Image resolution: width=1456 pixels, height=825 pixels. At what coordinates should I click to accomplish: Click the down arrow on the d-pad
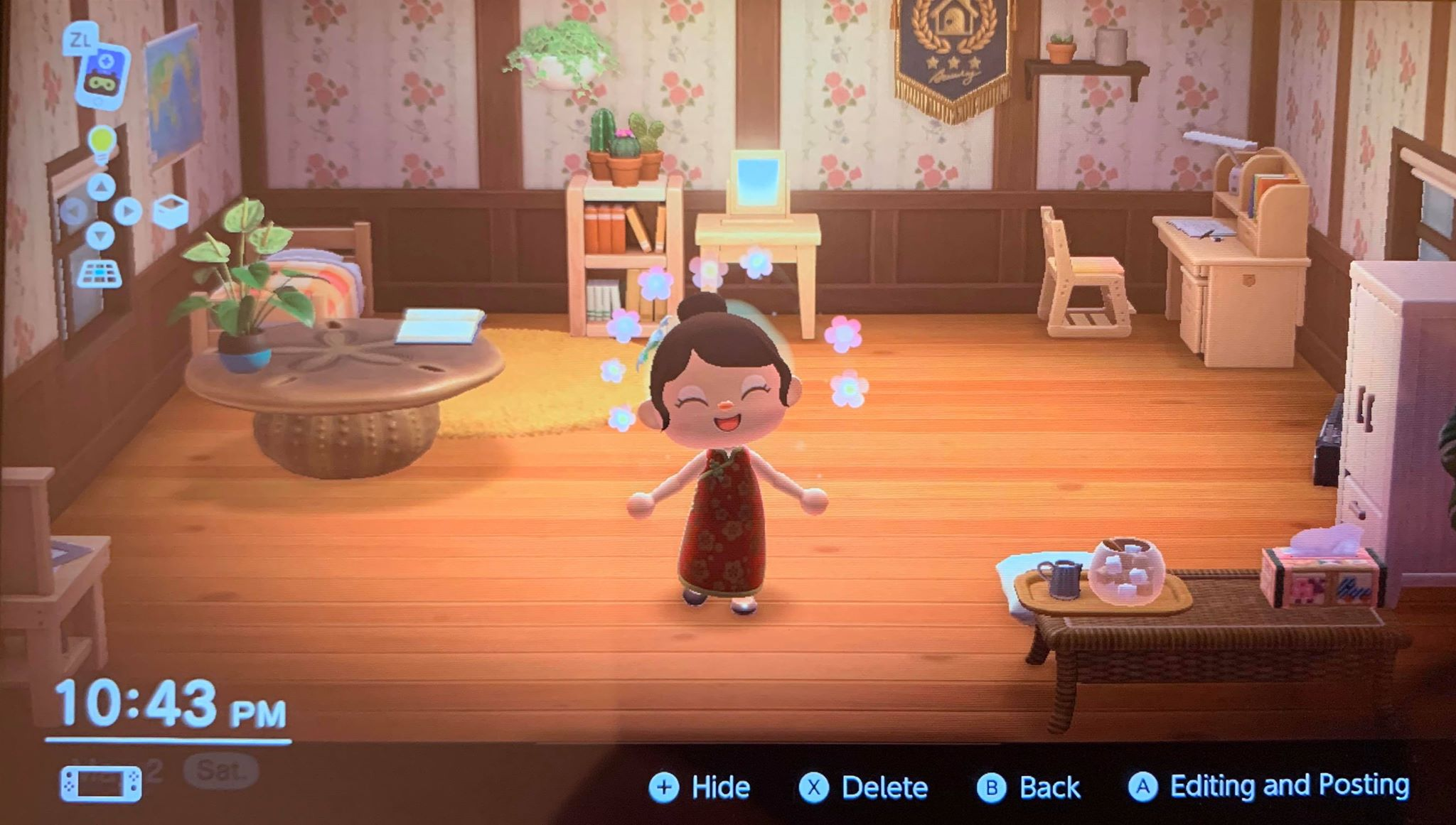[x=100, y=235]
